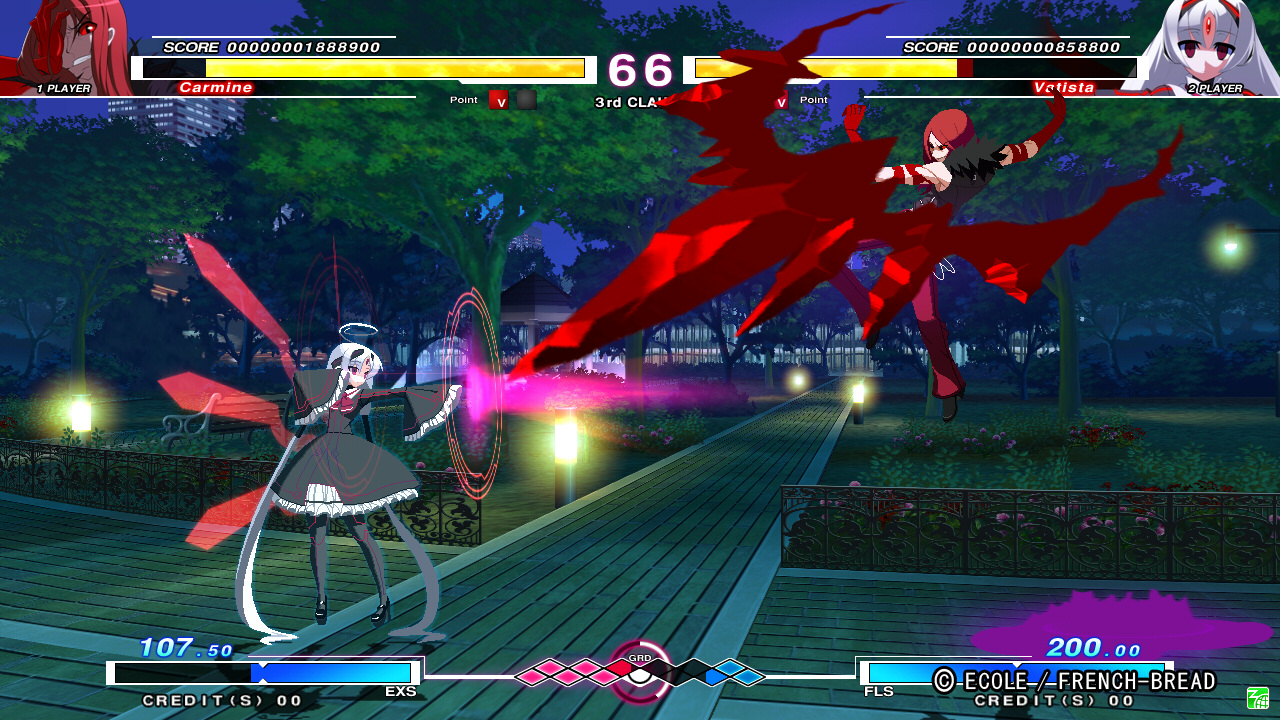Select Vatista's player two portrait
This screenshot has width=1280, height=720.
1205,45
